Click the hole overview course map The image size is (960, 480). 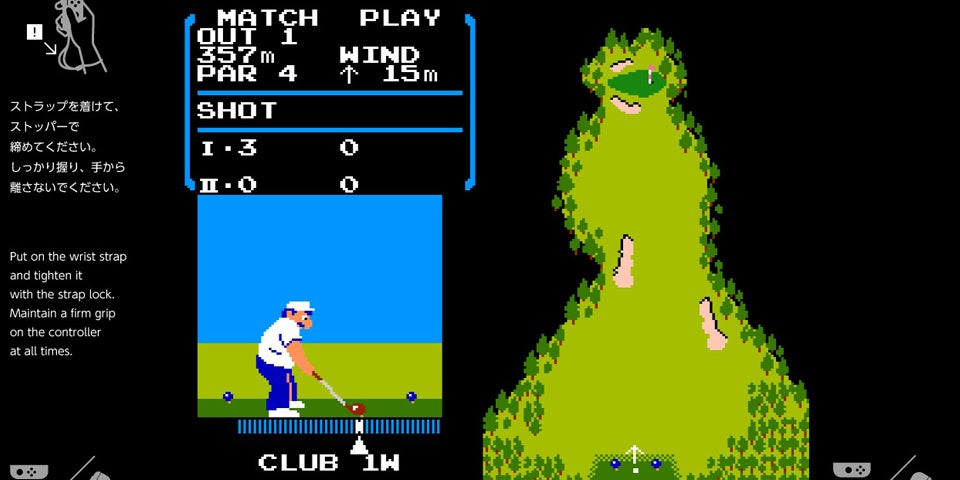[648, 260]
